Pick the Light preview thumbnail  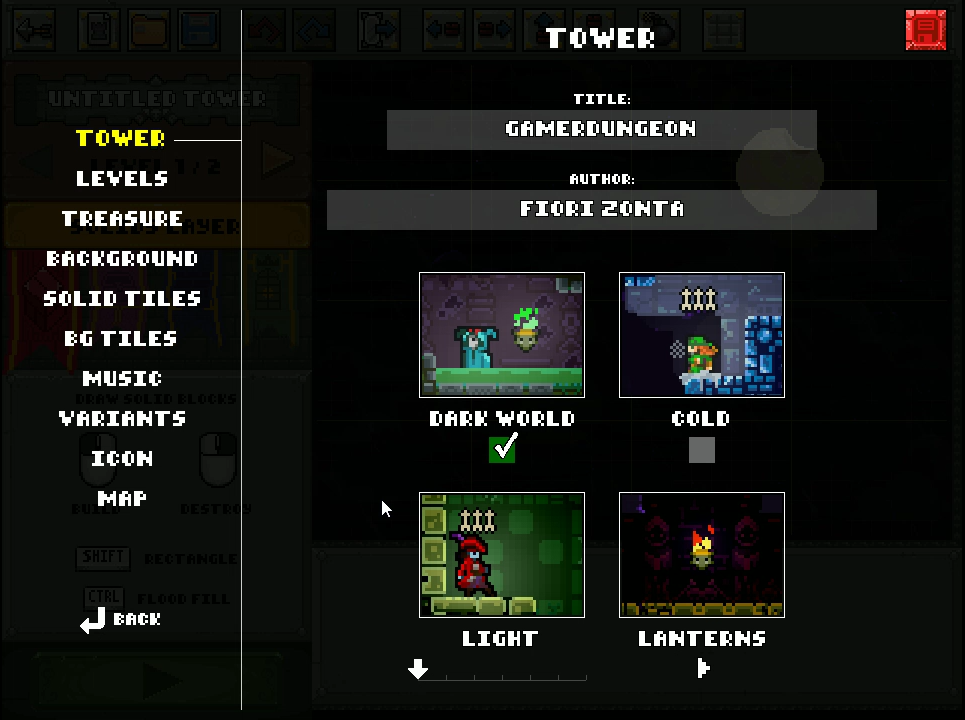(502, 555)
